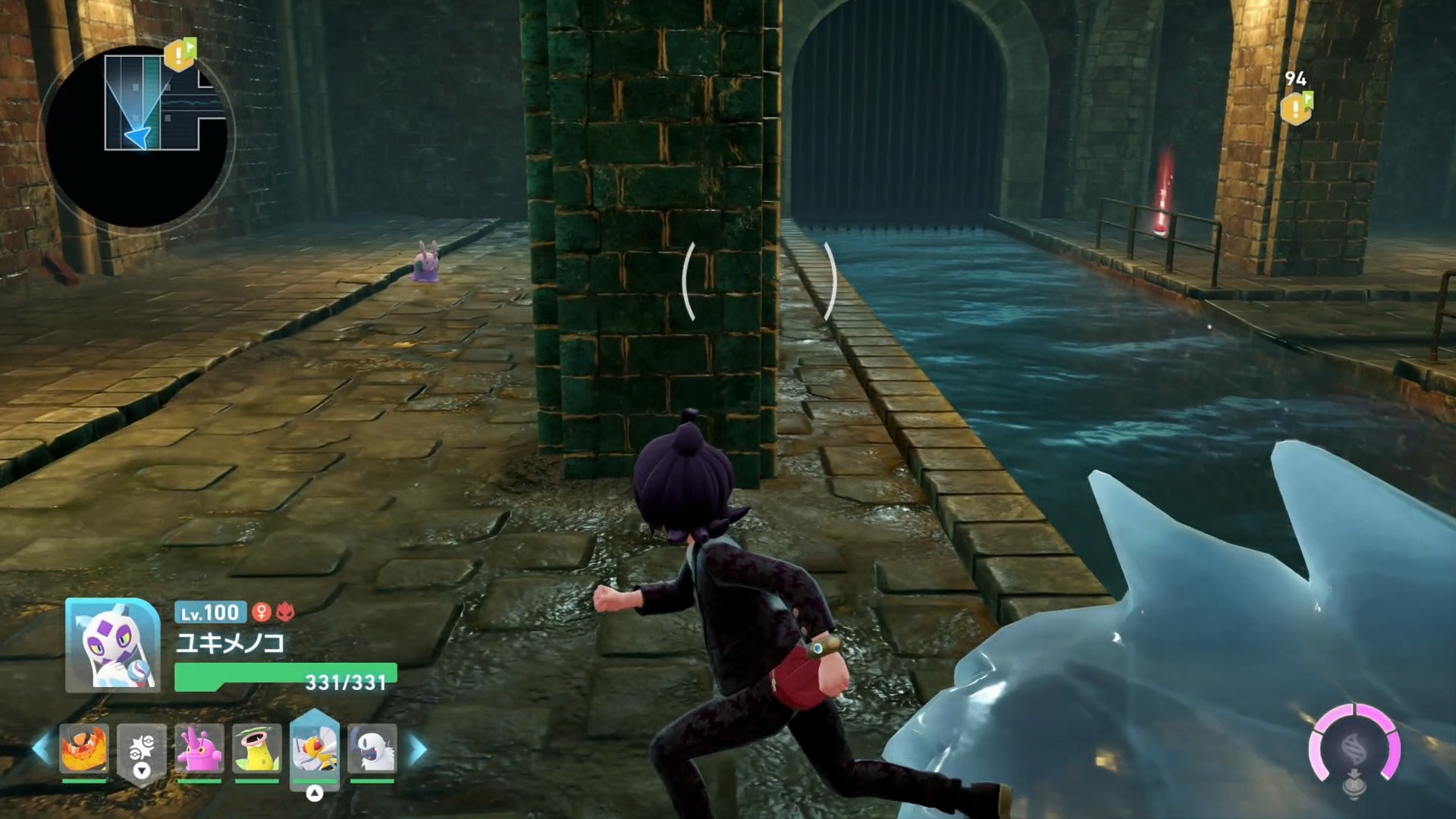The width and height of the screenshot is (1456, 819).
Task: Click the left arrow of the party bar
Action: click(x=41, y=749)
